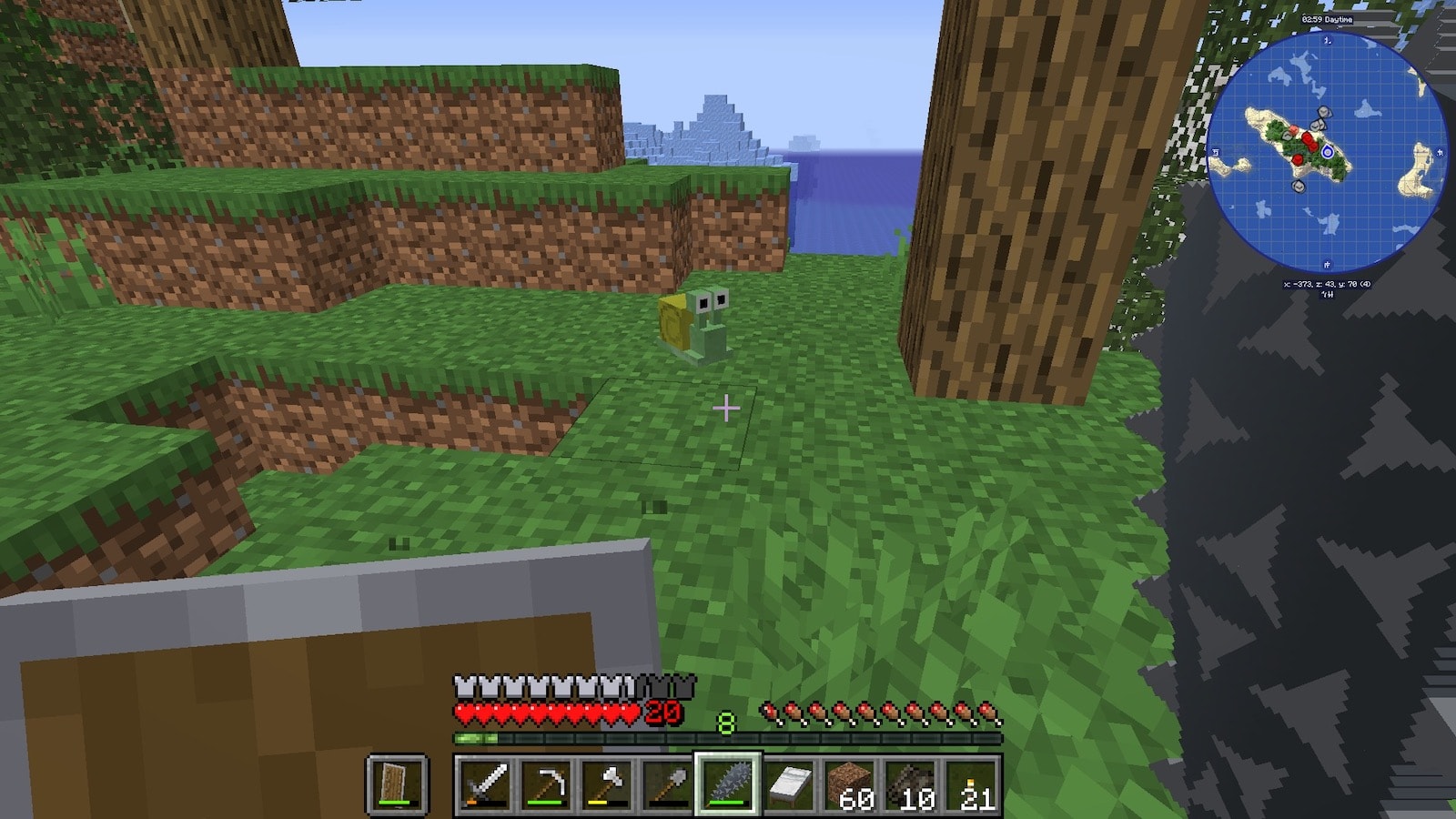Pick the shovel slot in the hotbar

tap(667, 784)
